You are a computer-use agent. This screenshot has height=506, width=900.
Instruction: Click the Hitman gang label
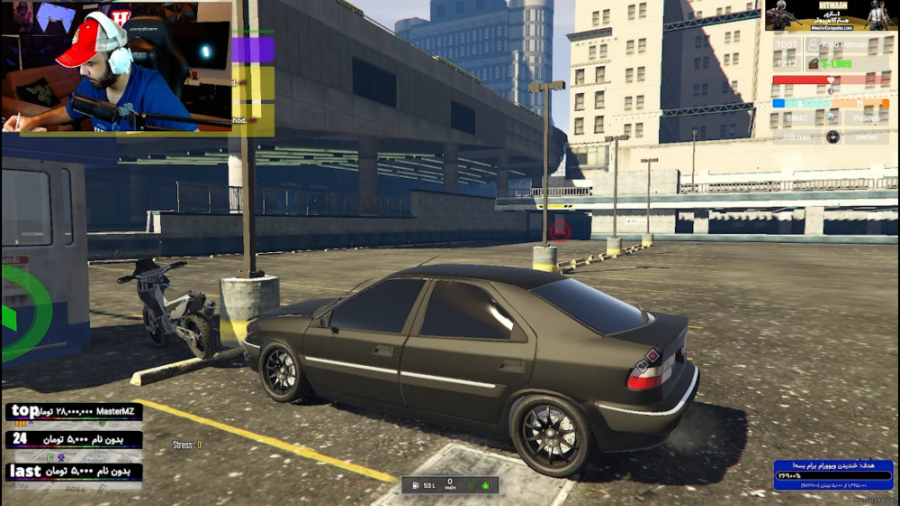[797, 136]
